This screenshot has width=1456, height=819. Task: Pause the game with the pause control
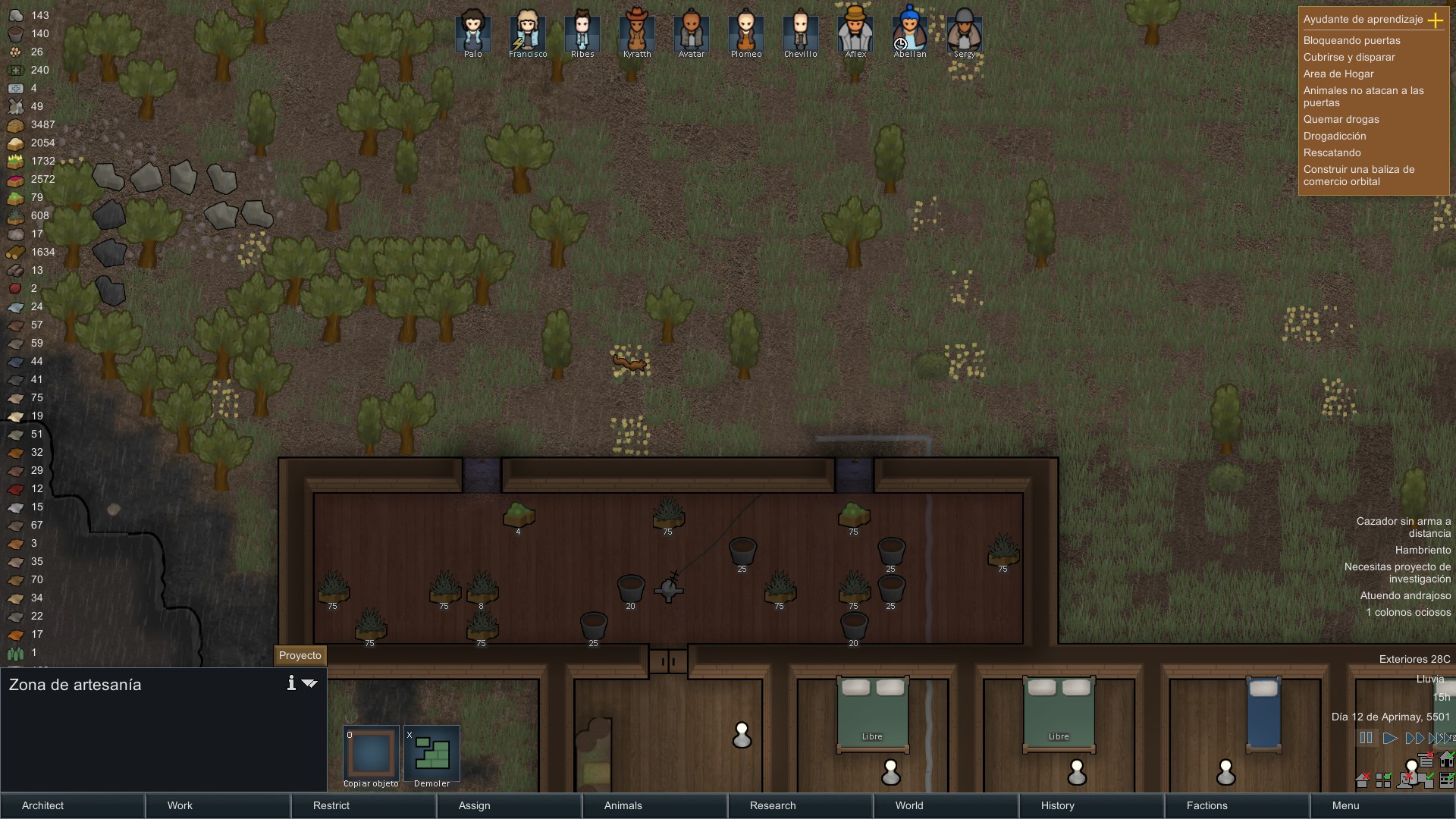point(1367,738)
